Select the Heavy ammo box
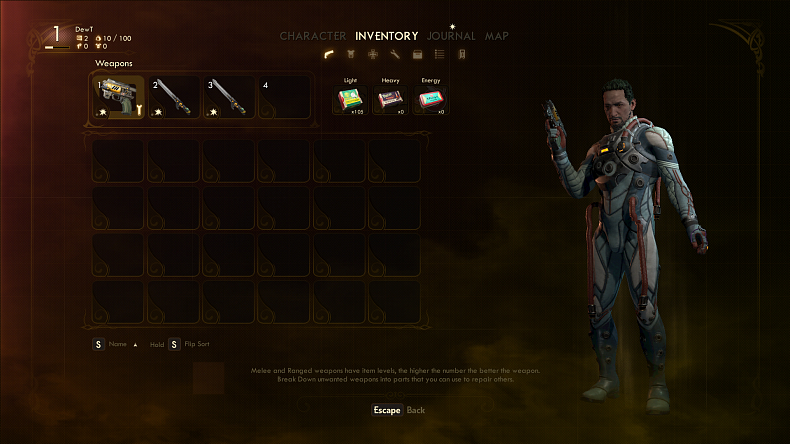 coord(389,98)
